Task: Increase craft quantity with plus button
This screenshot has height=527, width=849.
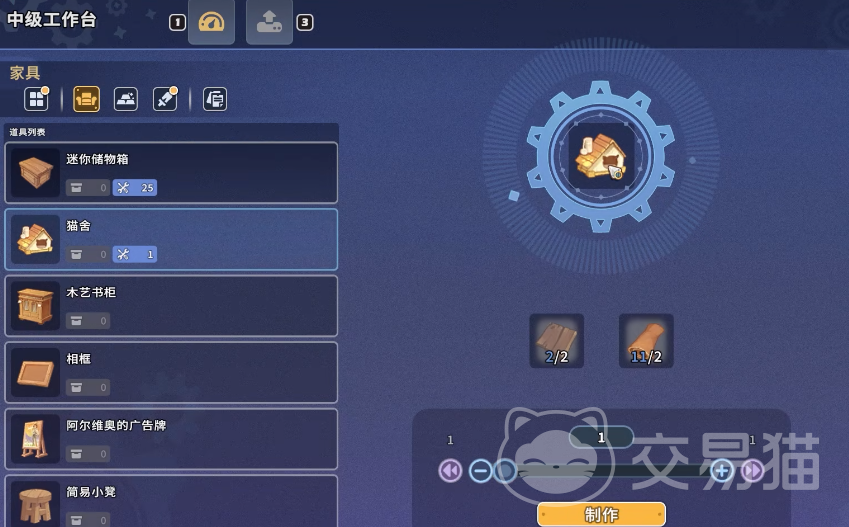Action: pyautogui.click(x=722, y=470)
